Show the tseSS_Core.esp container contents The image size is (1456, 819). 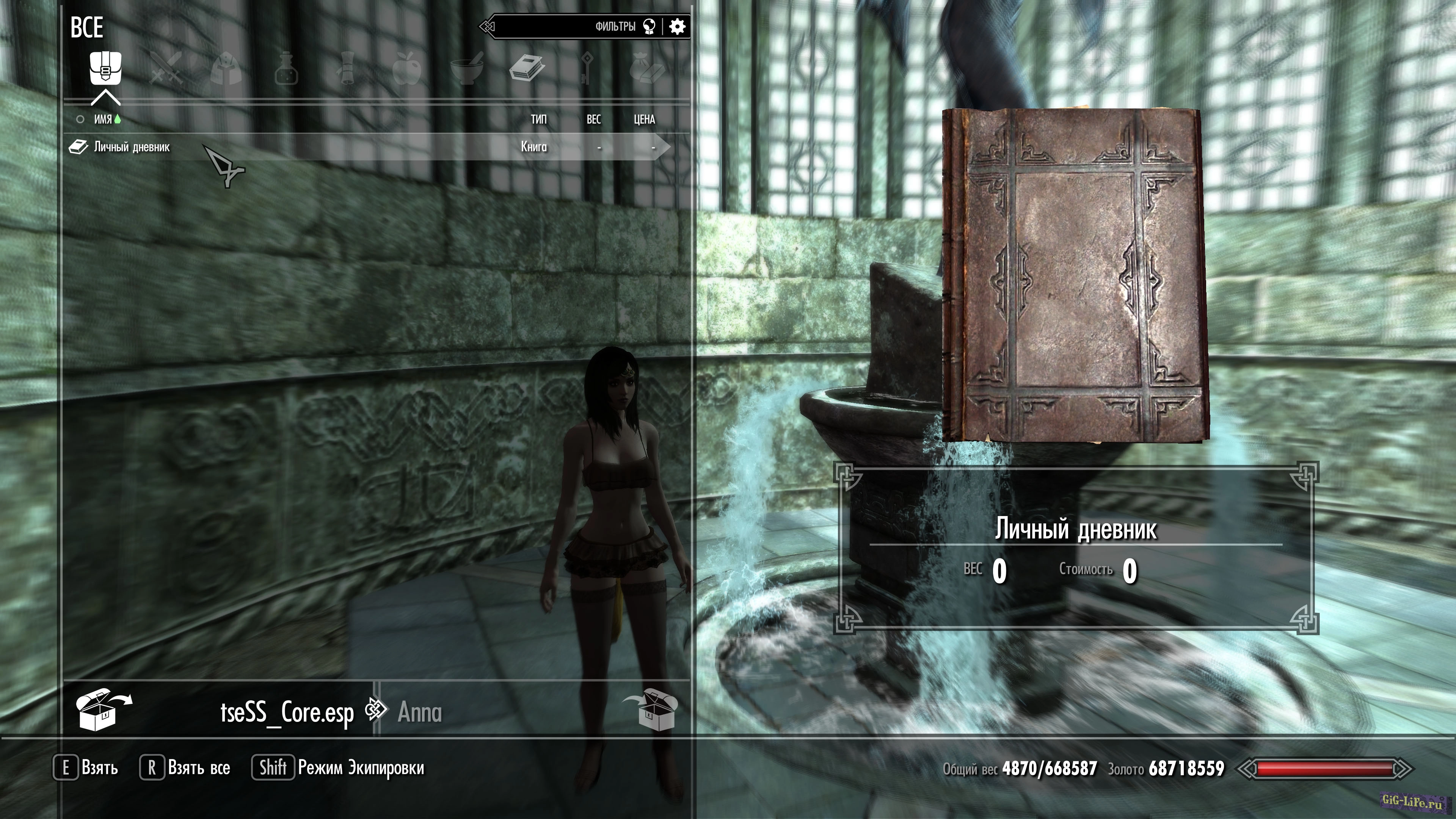[287, 712]
